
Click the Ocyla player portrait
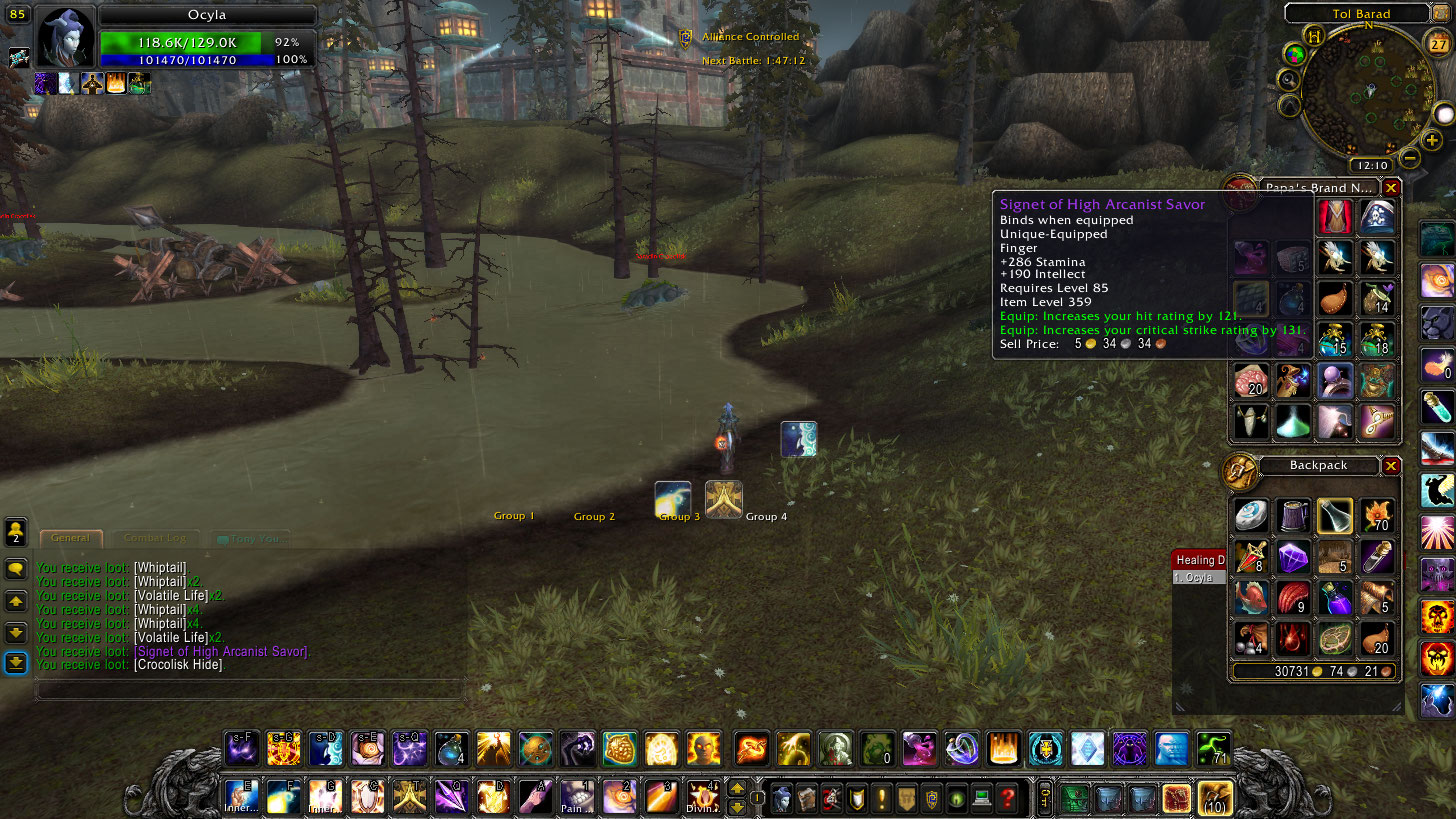tap(66, 38)
